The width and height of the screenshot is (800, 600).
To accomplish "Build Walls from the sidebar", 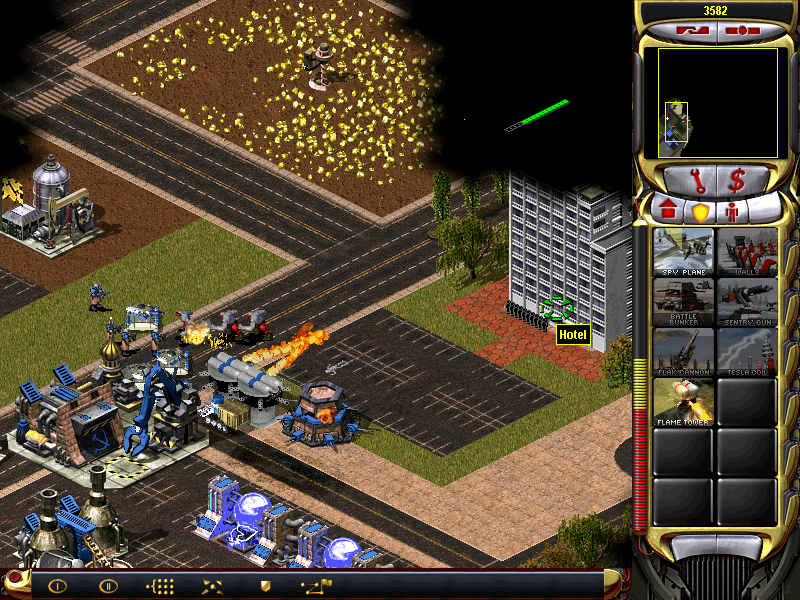I will (747, 252).
